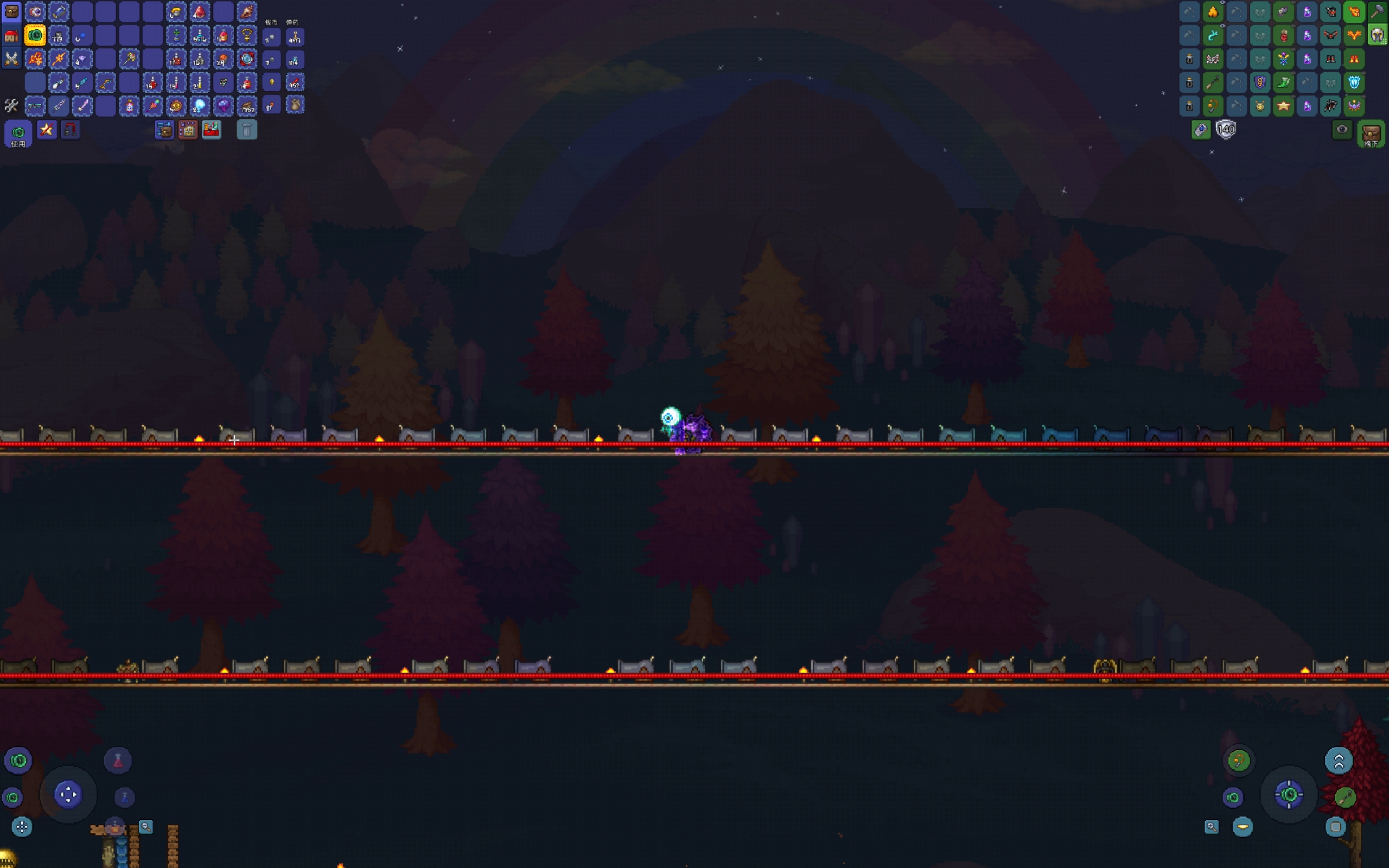Choose the red glove accessory slot
Image resolution: width=1389 pixels, height=868 pixels.
tap(1283, 36)
